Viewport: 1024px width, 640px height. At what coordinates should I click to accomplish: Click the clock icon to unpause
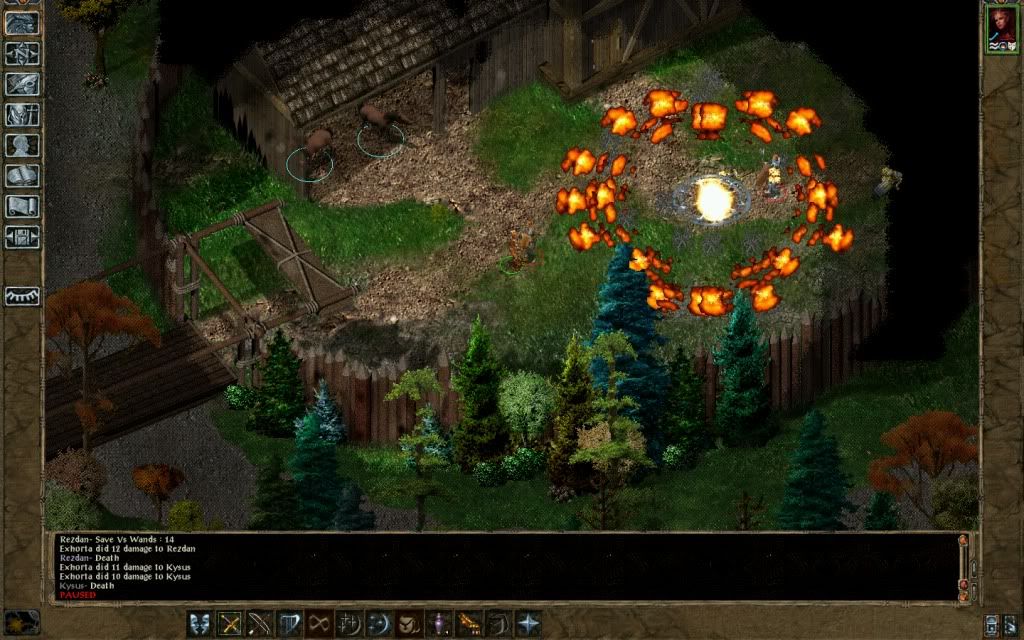point(22,622)
